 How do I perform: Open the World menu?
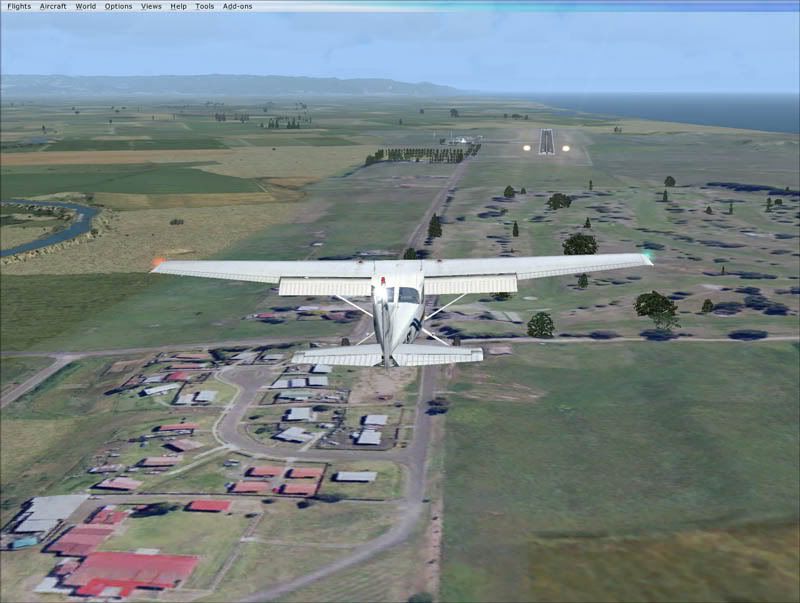86,6
